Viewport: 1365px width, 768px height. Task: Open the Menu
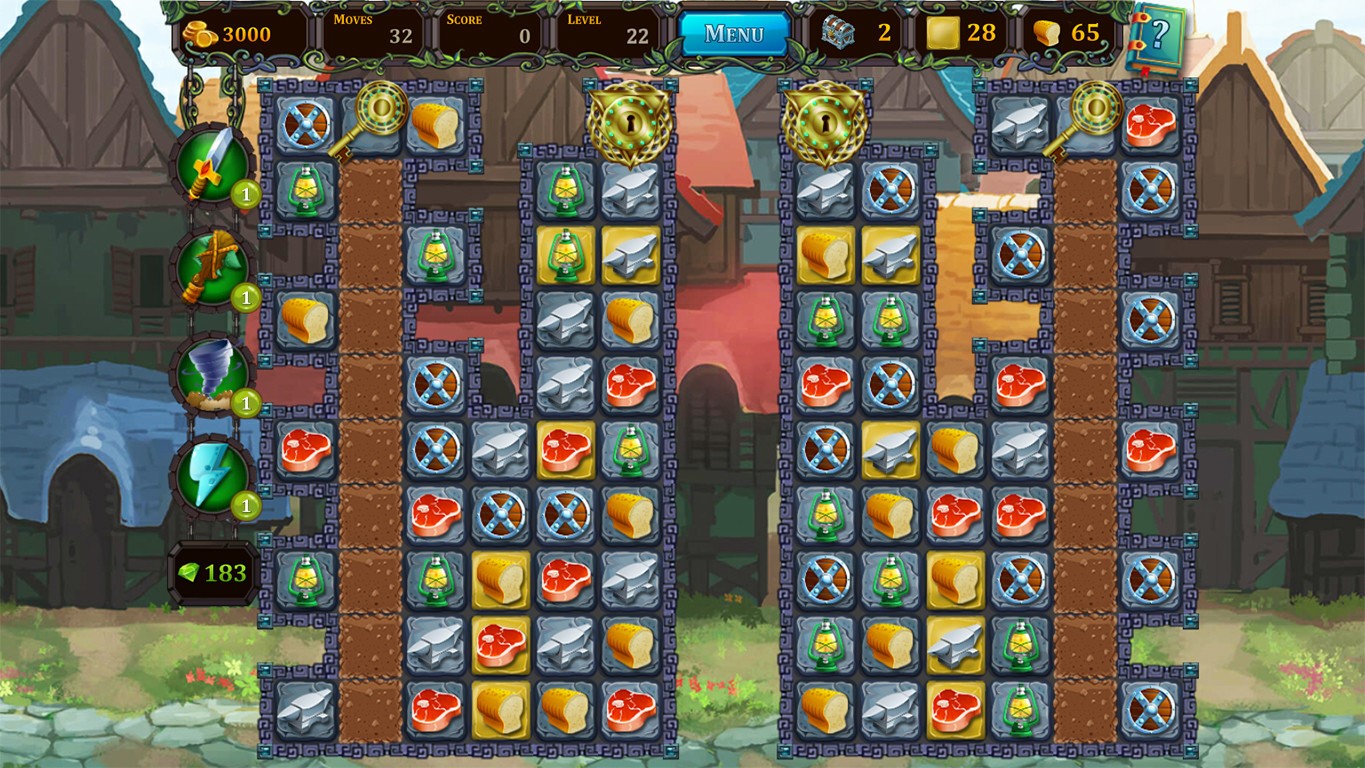737,31
